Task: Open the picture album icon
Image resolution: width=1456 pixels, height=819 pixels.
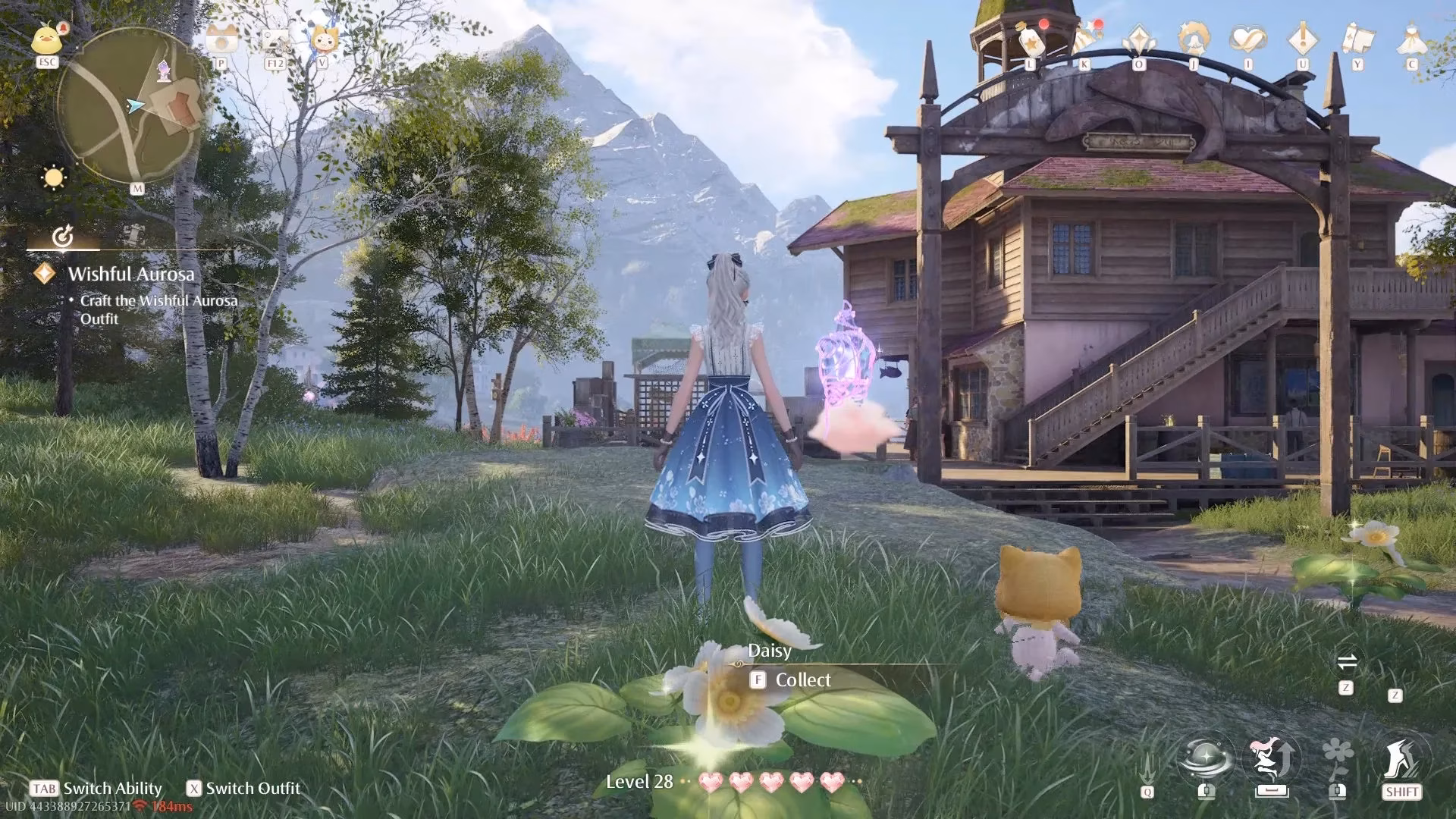Action: pyautogui.click(x=275, y=39)
